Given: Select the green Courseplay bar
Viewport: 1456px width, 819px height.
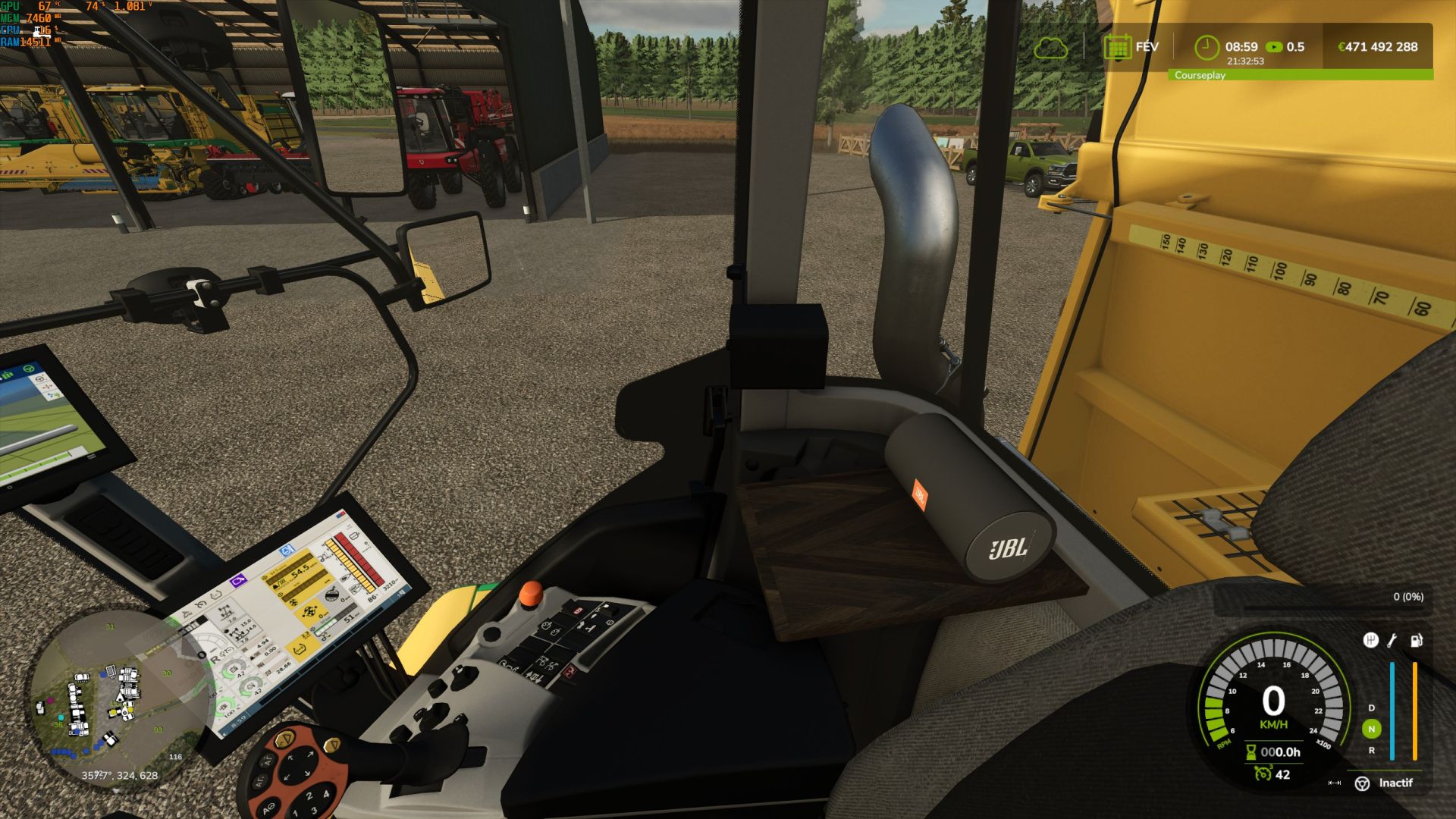Looking at the screenshot, I should click(x=1300, y=75).
